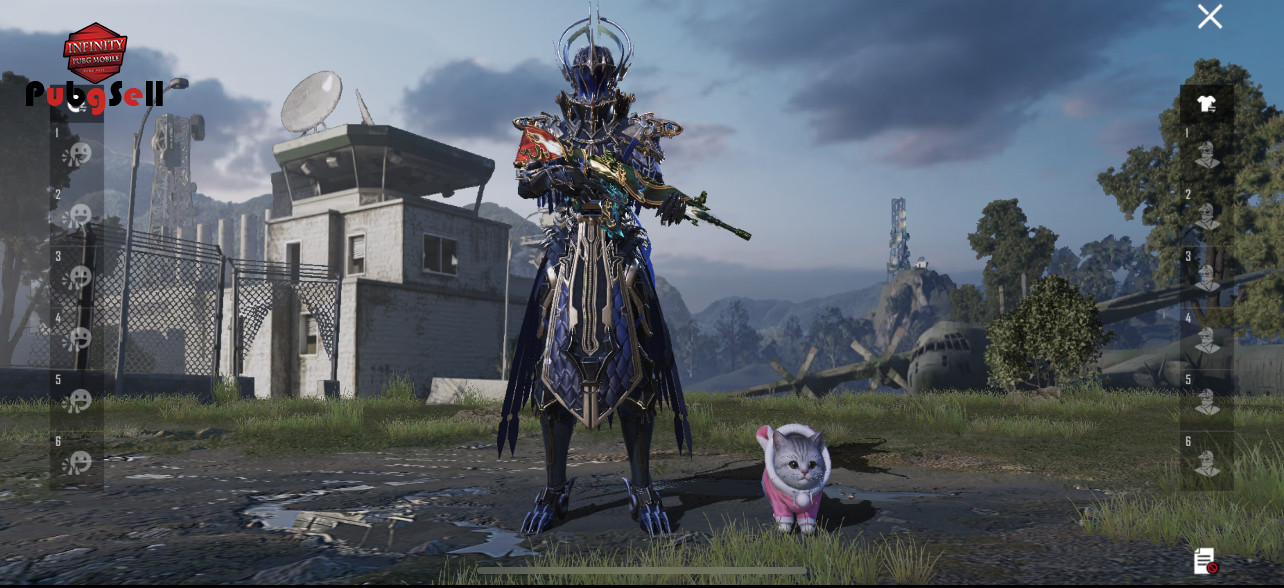The height and width of the screenshot is (588, 1284).
Task: Select outfit preset number 1
Action: [x=1207, y=154]
